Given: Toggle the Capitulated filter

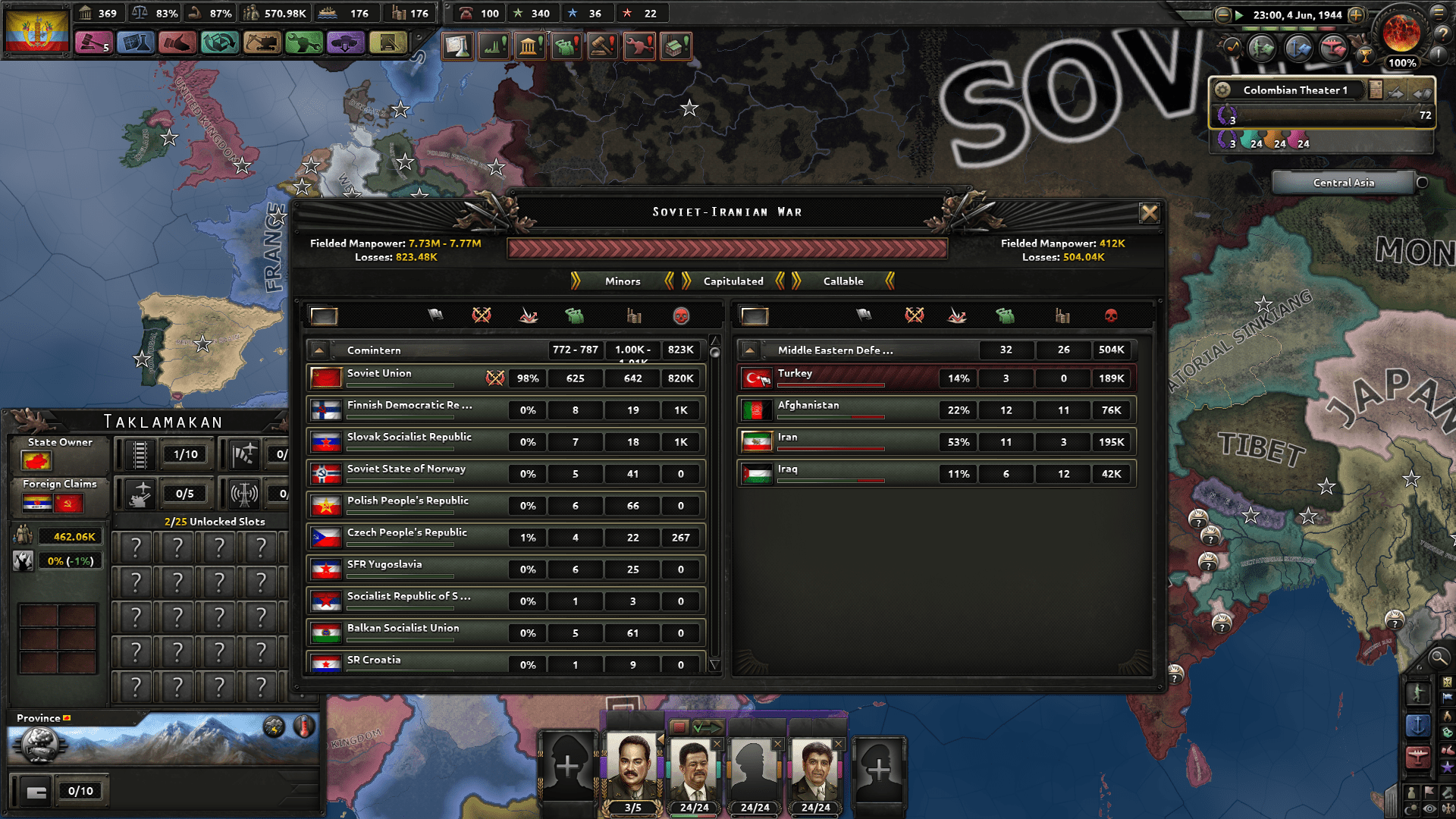Looking at the screenshot, I should tap(732, 281).
